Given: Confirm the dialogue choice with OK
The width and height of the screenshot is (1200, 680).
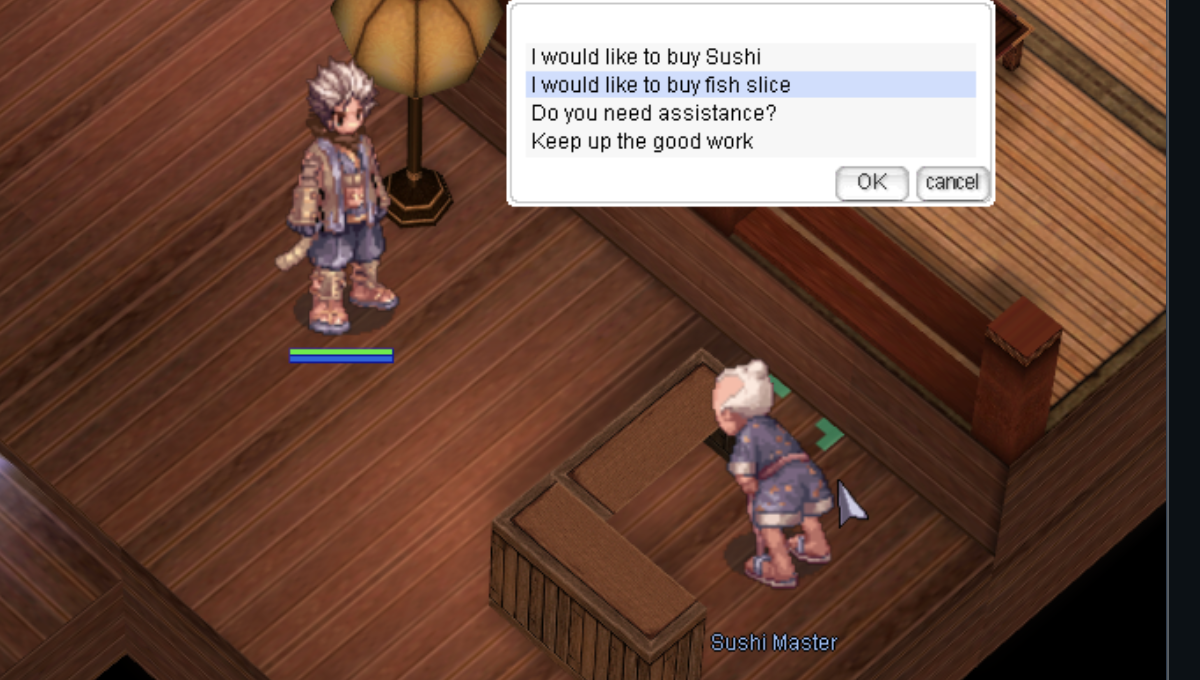Looking at the screenshot, I should pyautogui.click(x=871, y=182).
